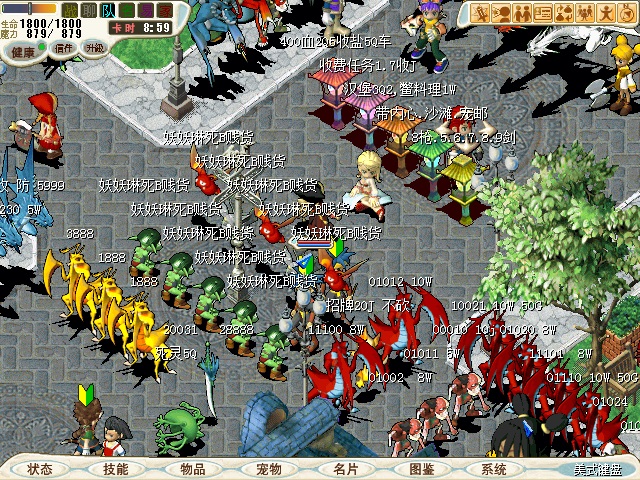Open the 图鉴 illustrated guide
Image resolution: width=640 pixels, height=480 pixels.
(421, 469)
